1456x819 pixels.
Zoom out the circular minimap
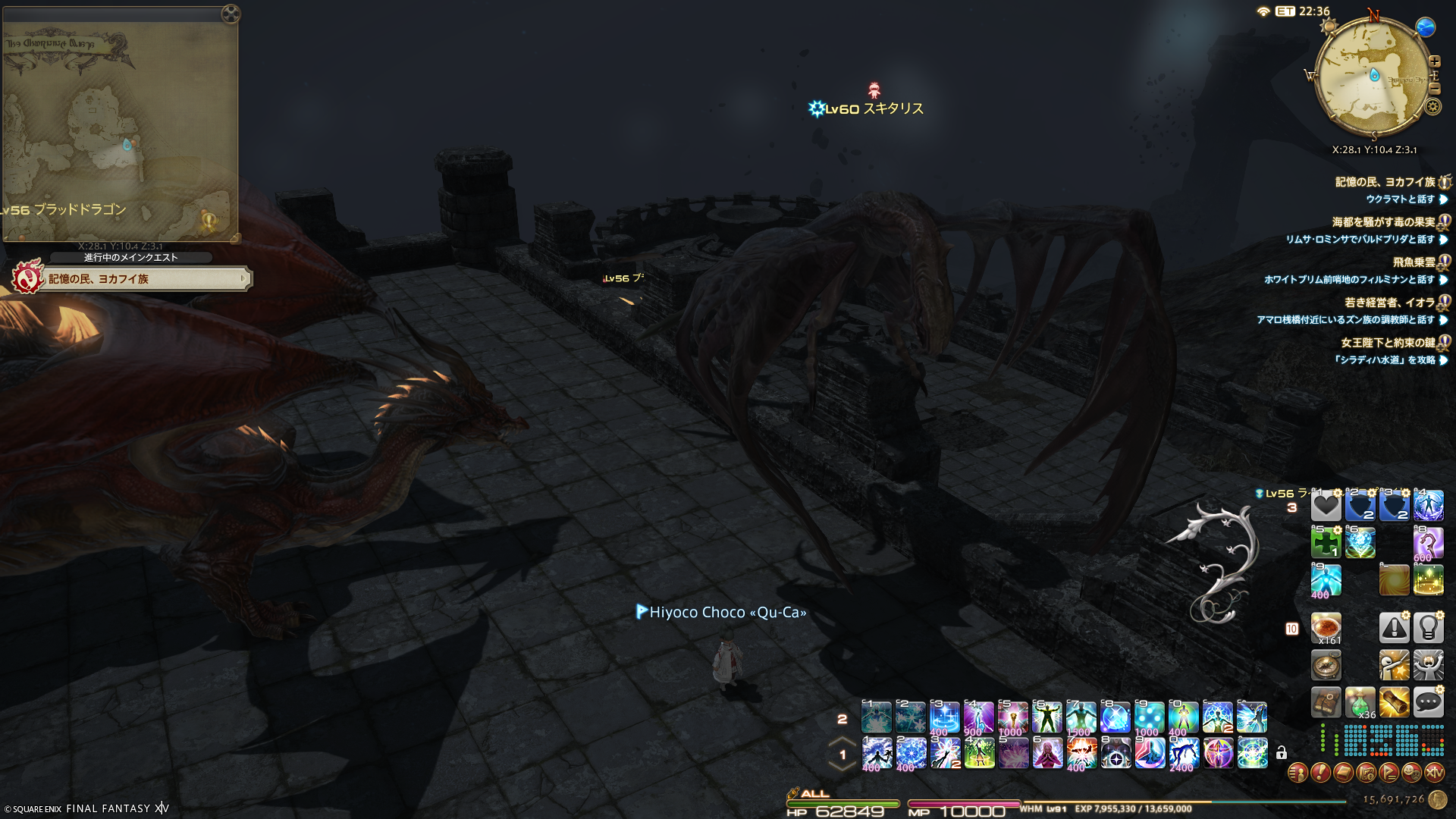click(x=1435, y=89)
